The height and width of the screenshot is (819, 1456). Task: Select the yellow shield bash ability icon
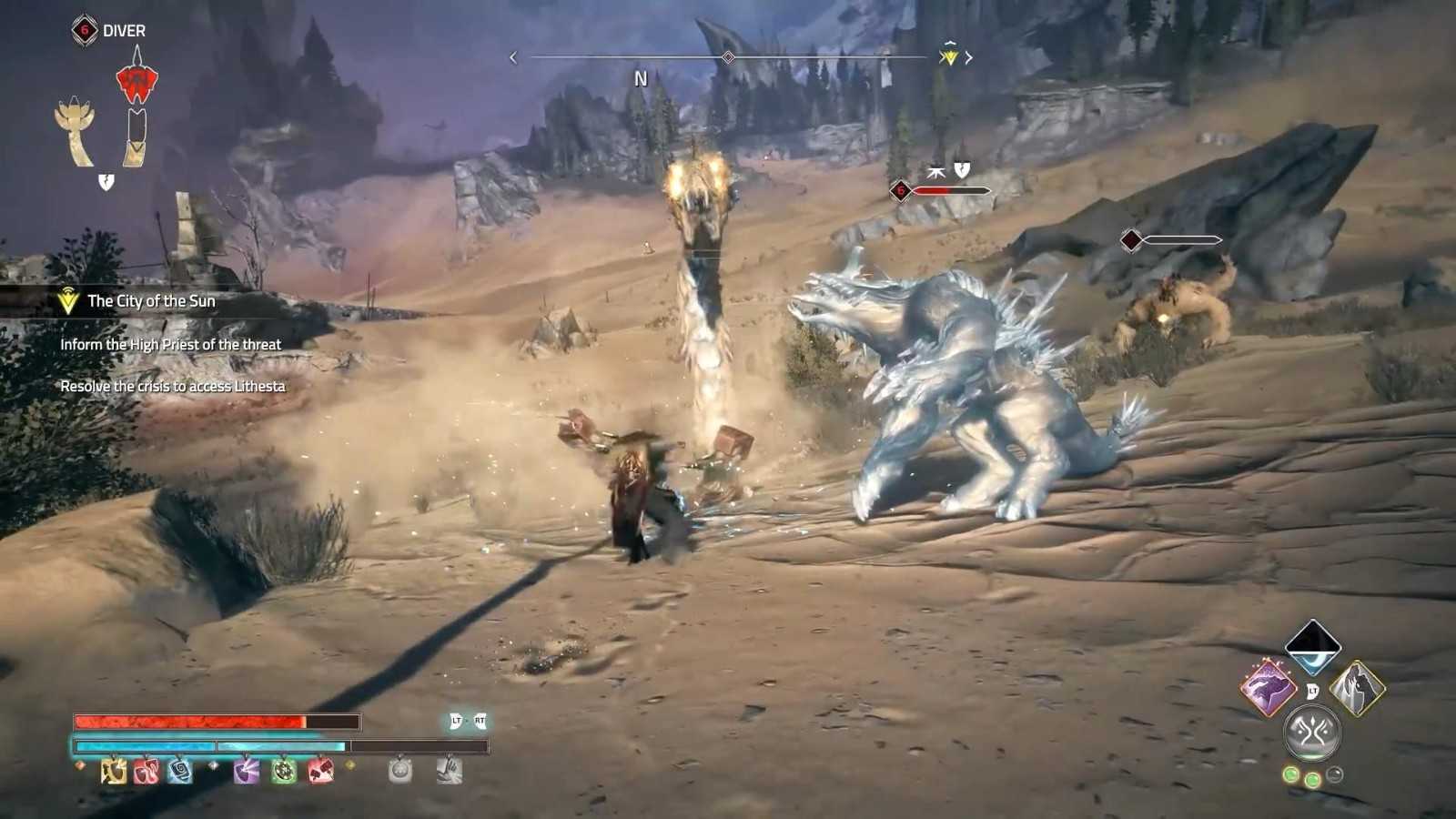tap(114, 771)
